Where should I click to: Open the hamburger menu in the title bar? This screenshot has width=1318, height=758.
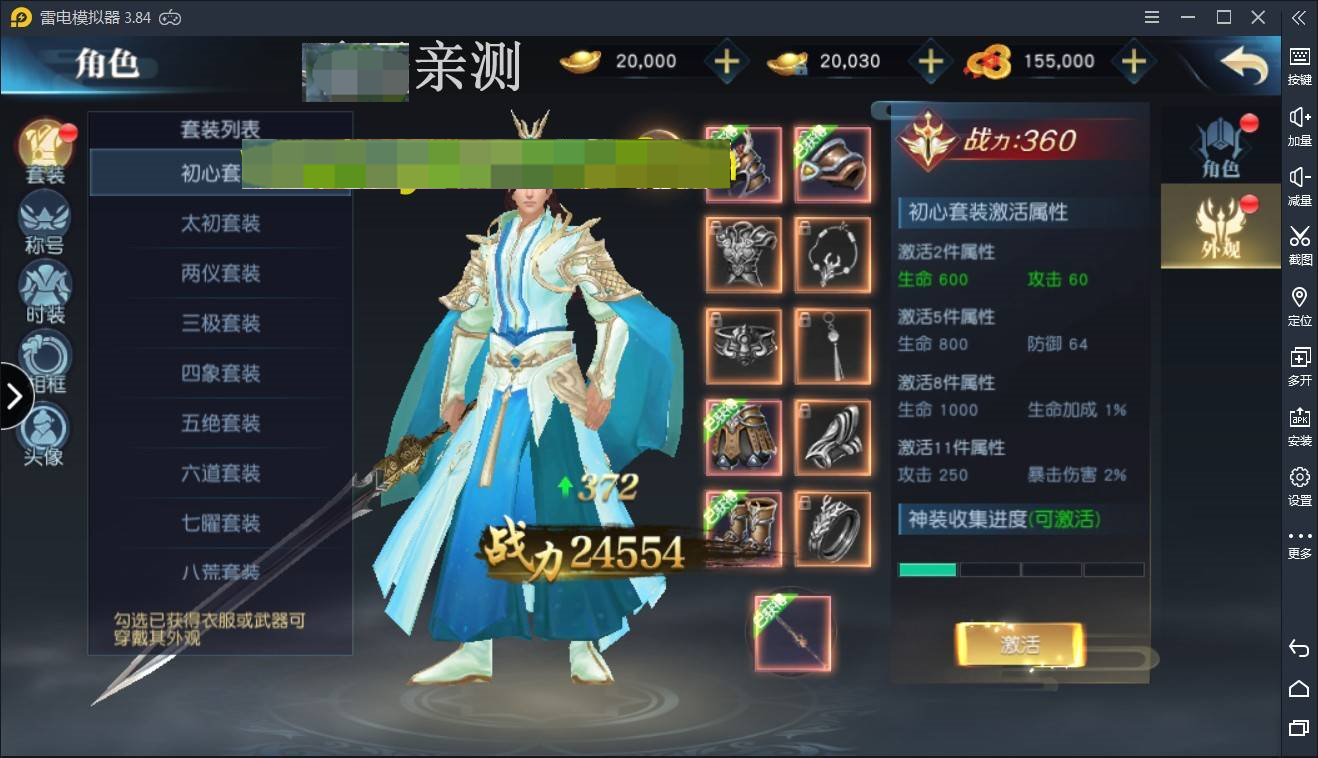point(1151,17)
